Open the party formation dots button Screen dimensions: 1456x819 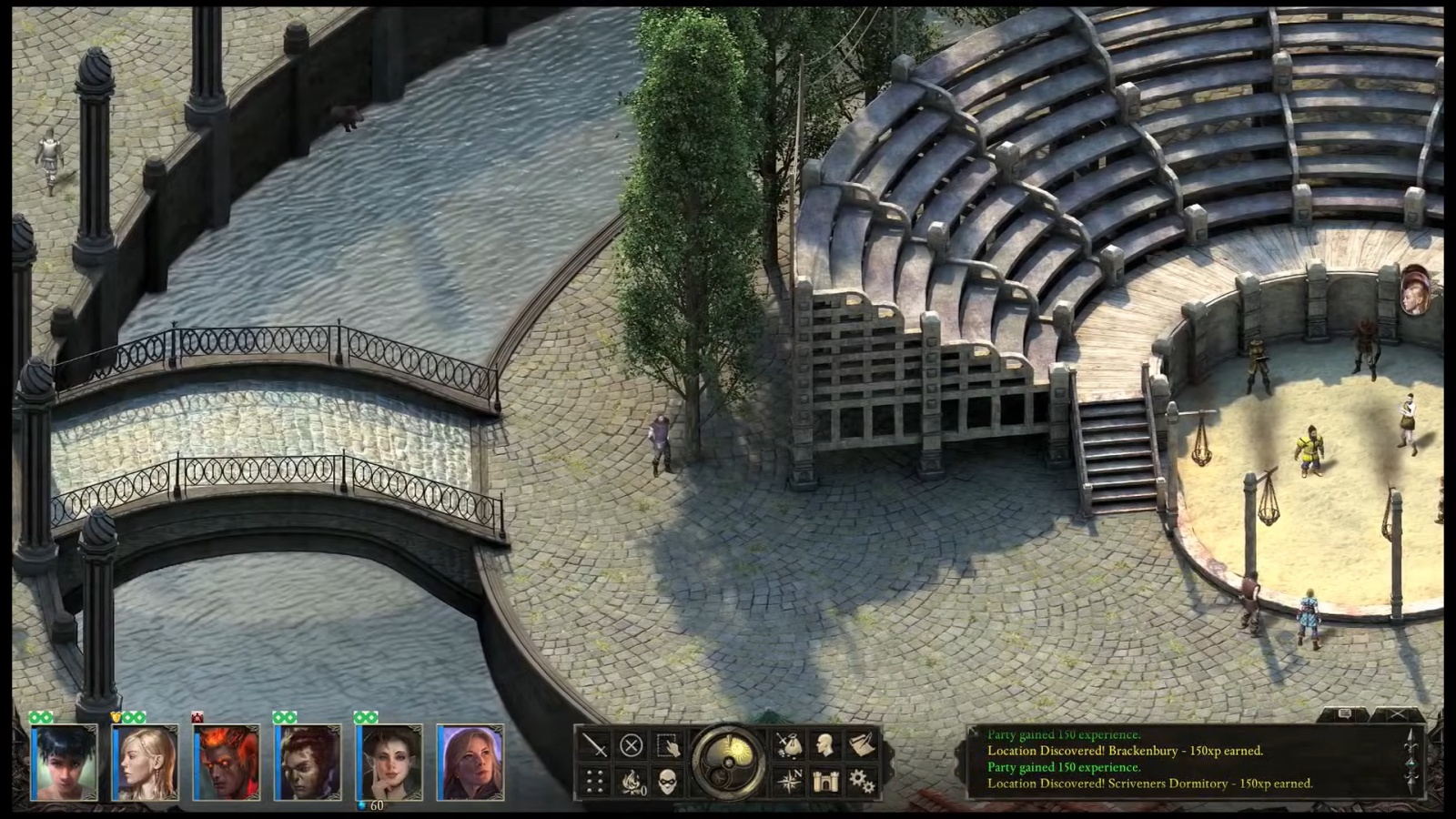(x=595, y=781)
